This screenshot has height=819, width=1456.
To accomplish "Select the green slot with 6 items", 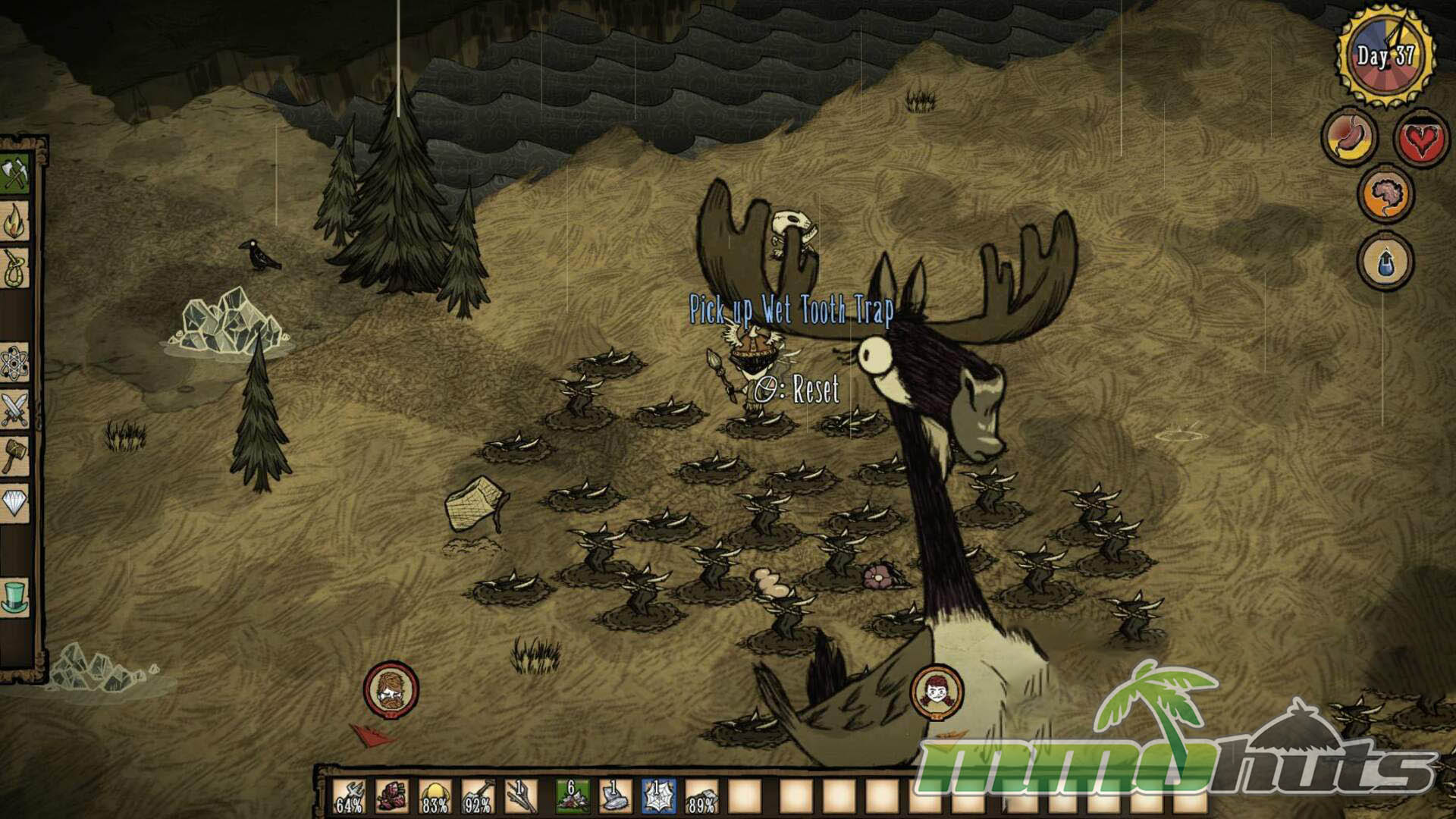I will [573, 797].
